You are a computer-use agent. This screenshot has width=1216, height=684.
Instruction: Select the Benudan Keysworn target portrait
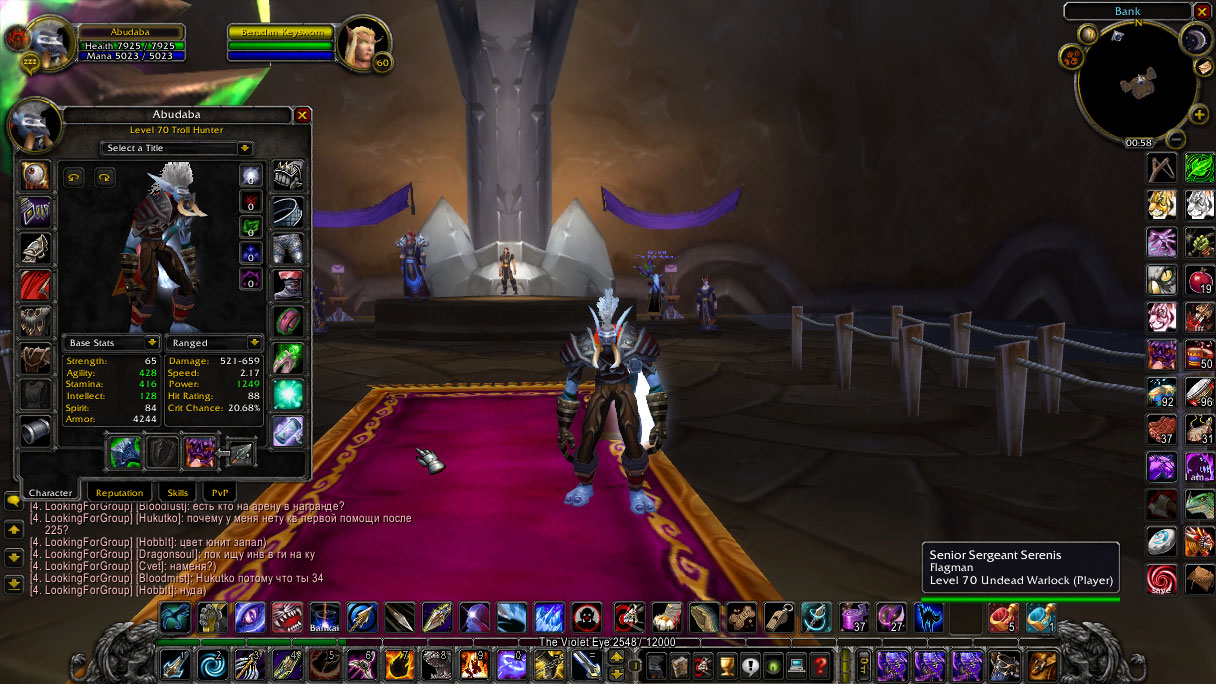(358, 42)
